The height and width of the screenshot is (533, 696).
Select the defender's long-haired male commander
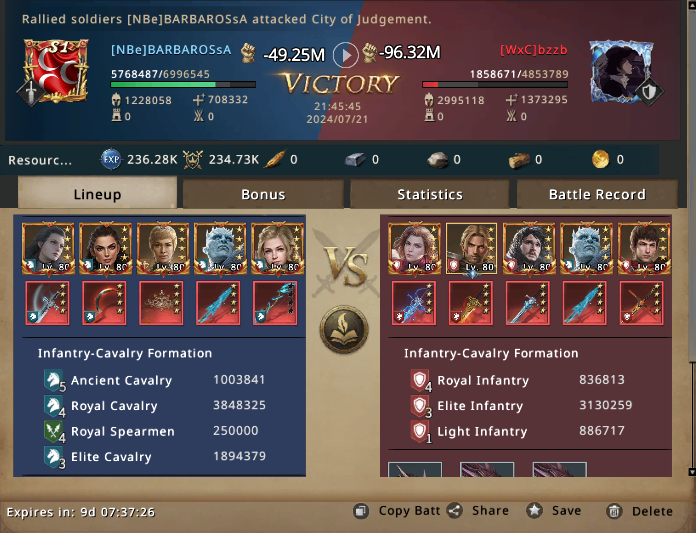[471, 249]
